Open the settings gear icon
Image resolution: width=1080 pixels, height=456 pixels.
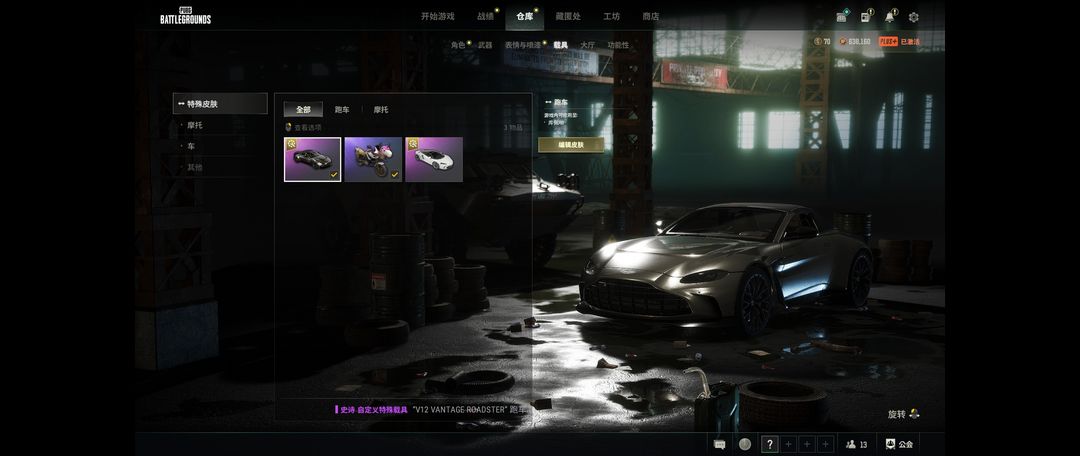913,17
